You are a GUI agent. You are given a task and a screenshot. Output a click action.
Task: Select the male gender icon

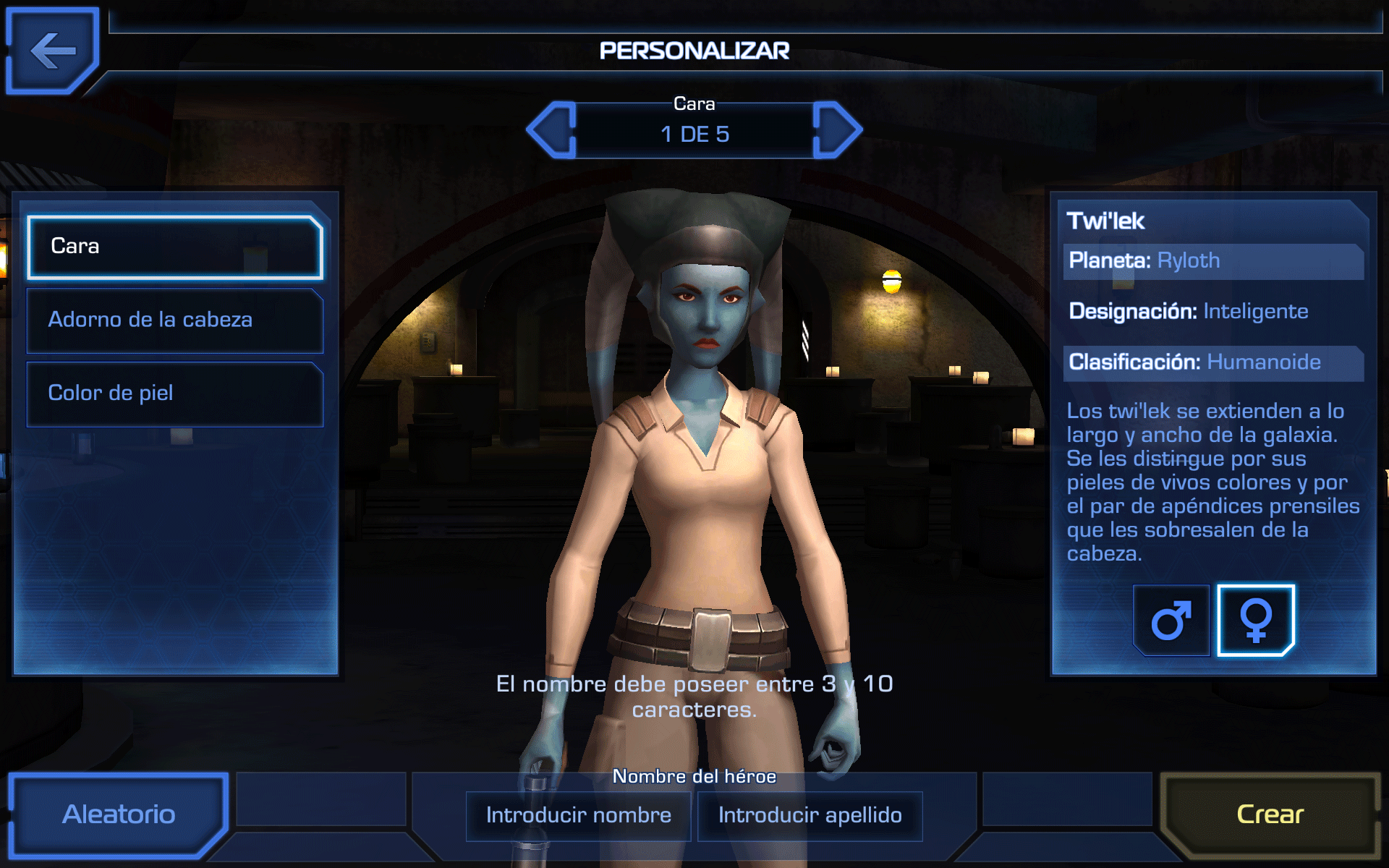click(x=1171, y=620)
